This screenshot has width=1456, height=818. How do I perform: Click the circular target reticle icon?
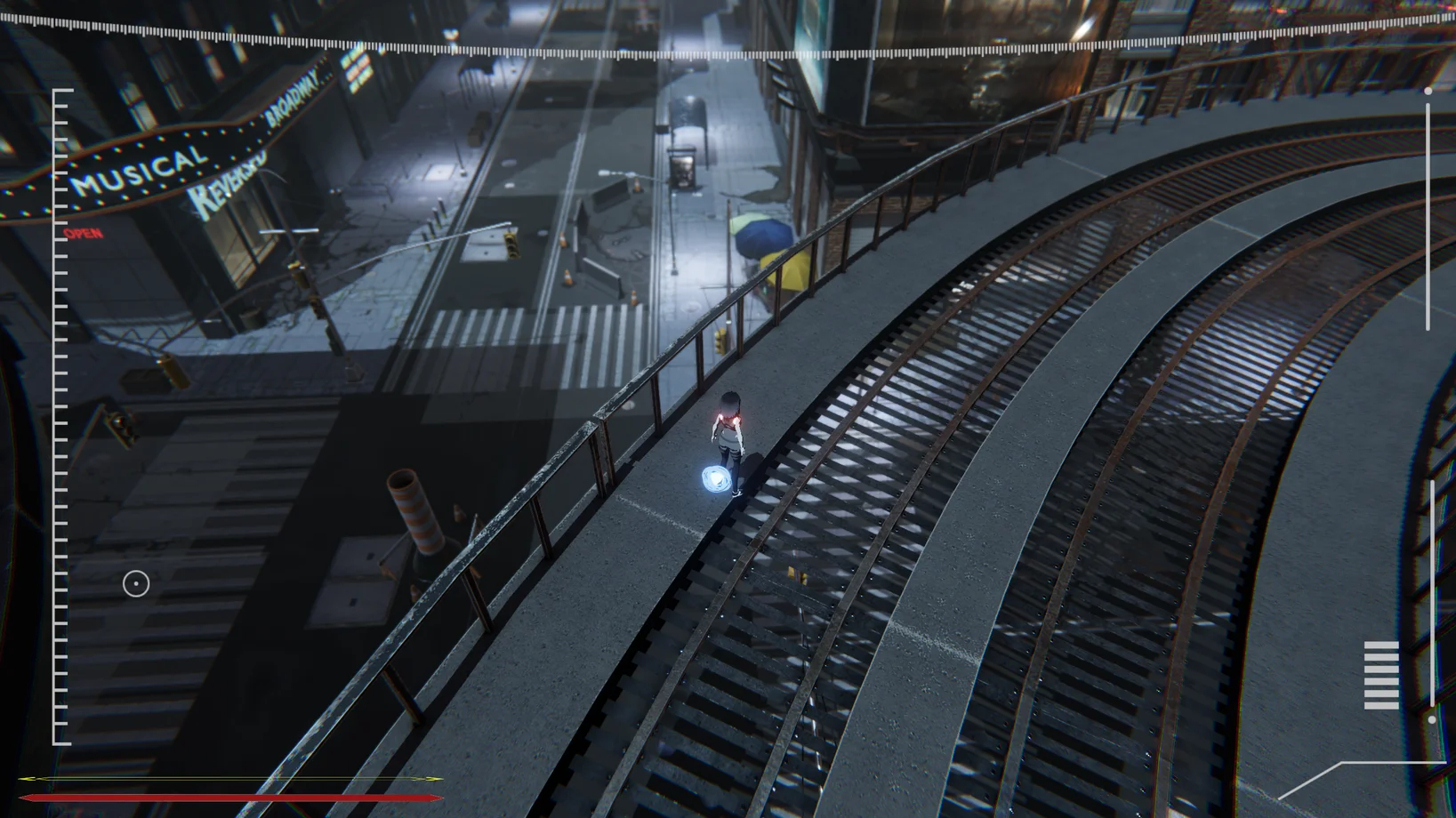136,584
